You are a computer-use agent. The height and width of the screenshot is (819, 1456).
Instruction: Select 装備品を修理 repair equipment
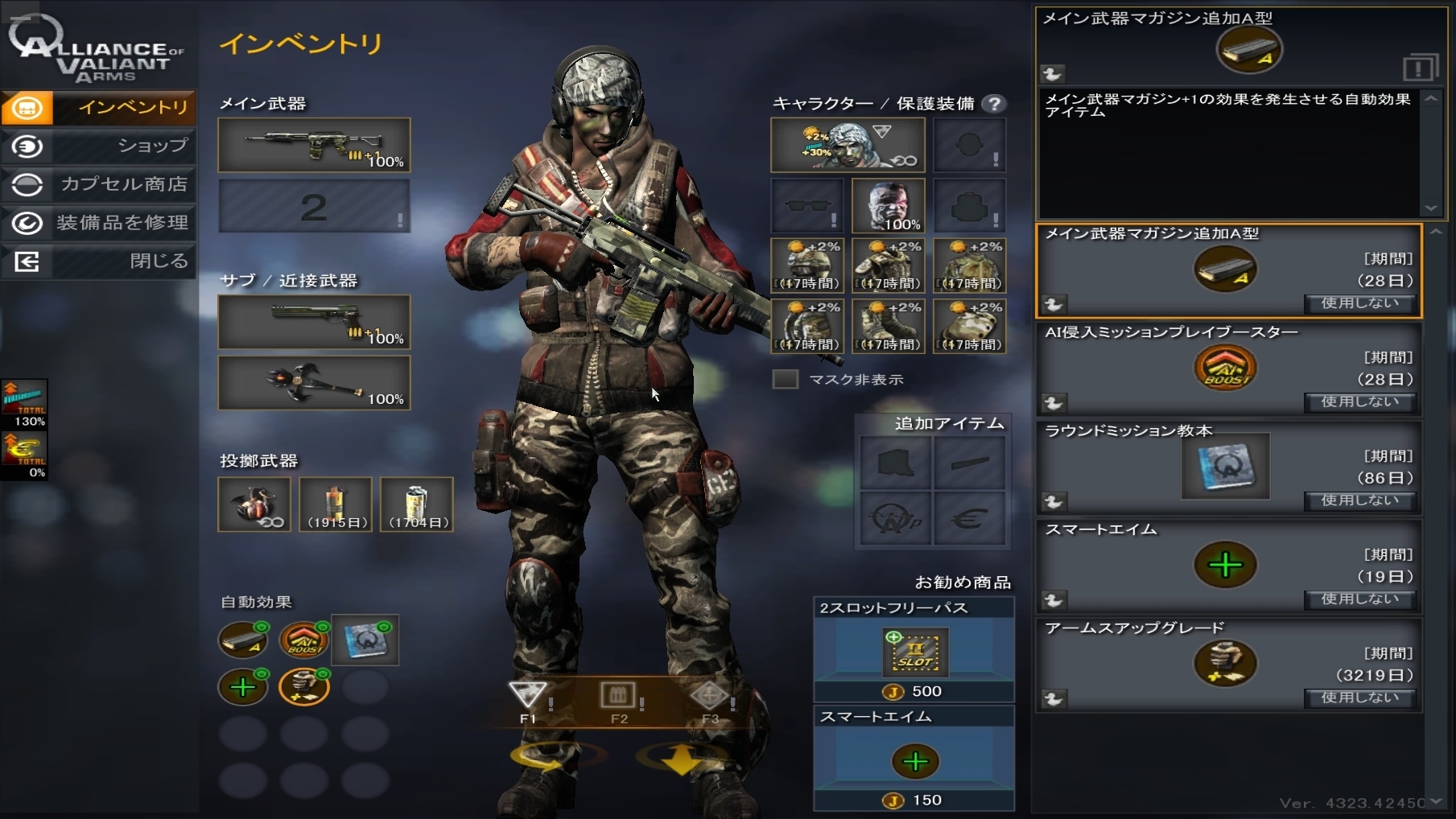pyautogui.click(x=98, y=223)
